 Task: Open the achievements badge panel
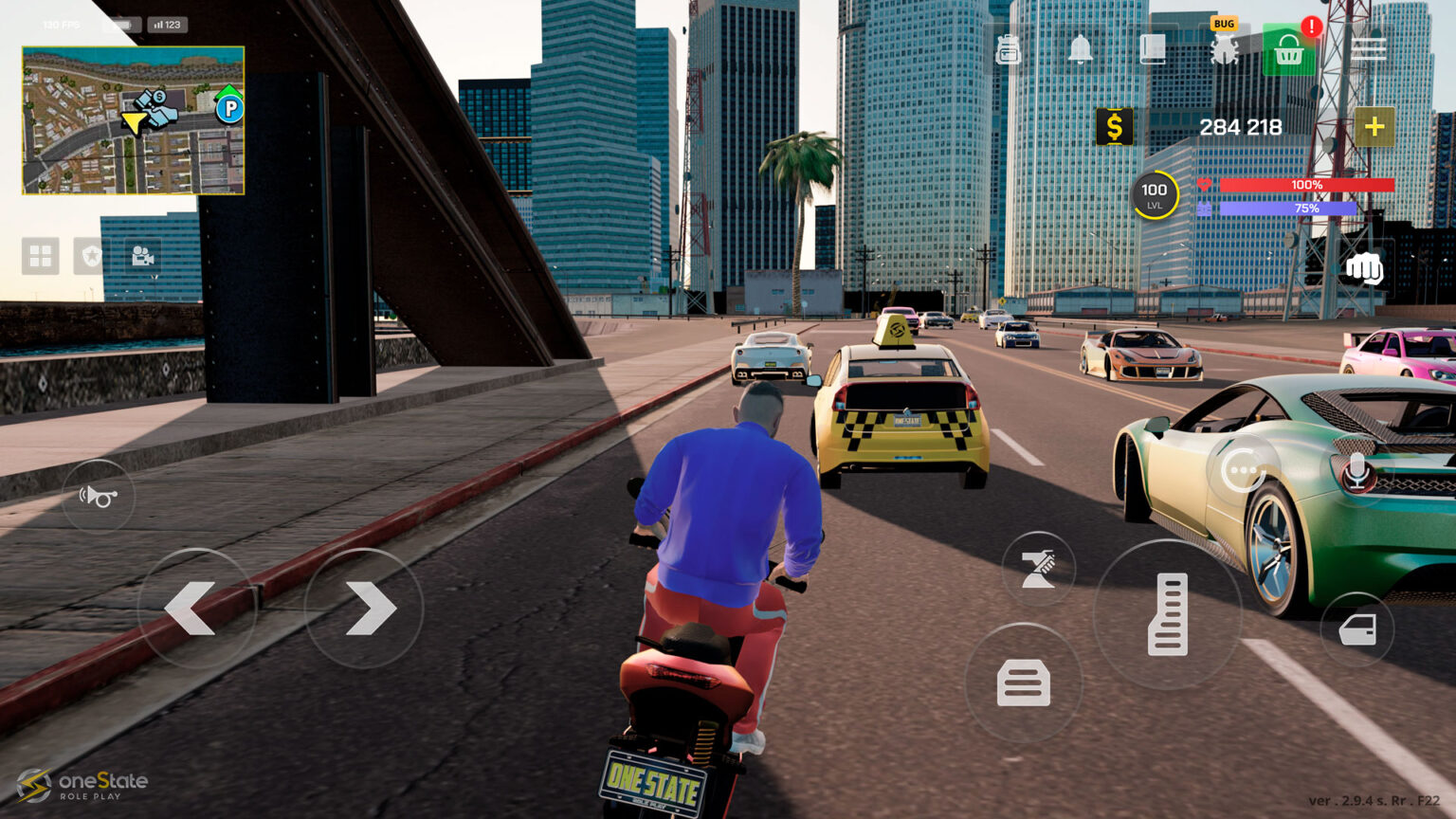(90, 256)
